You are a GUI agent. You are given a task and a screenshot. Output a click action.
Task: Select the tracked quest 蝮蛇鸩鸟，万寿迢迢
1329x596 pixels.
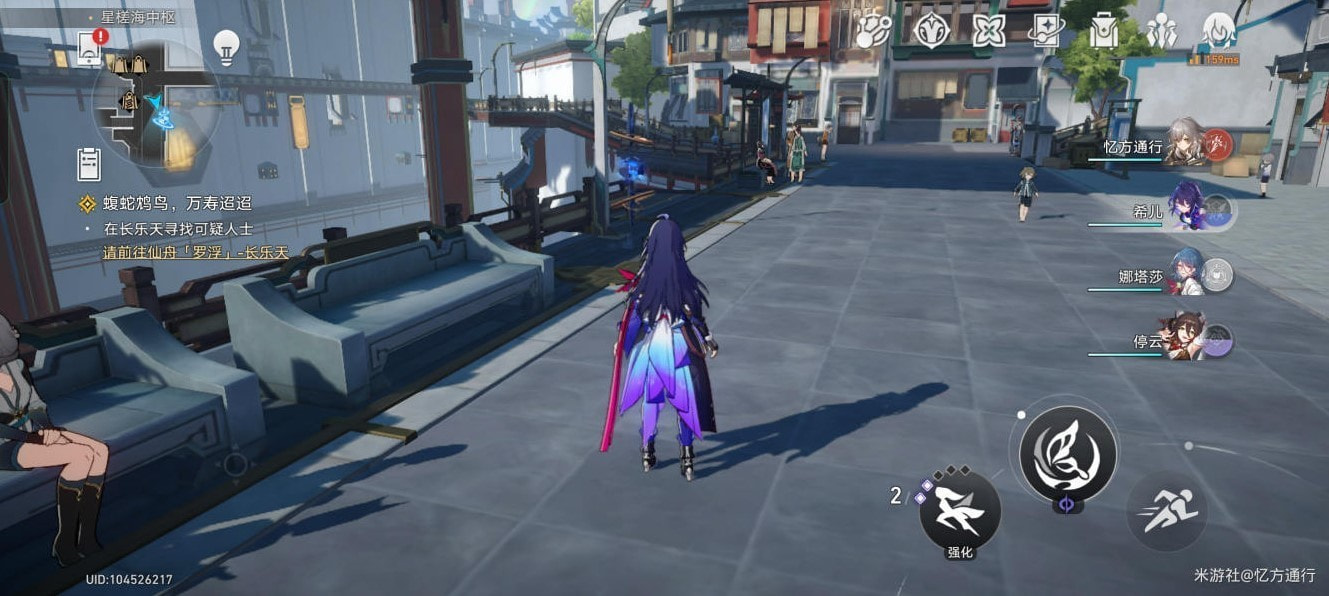180,205
